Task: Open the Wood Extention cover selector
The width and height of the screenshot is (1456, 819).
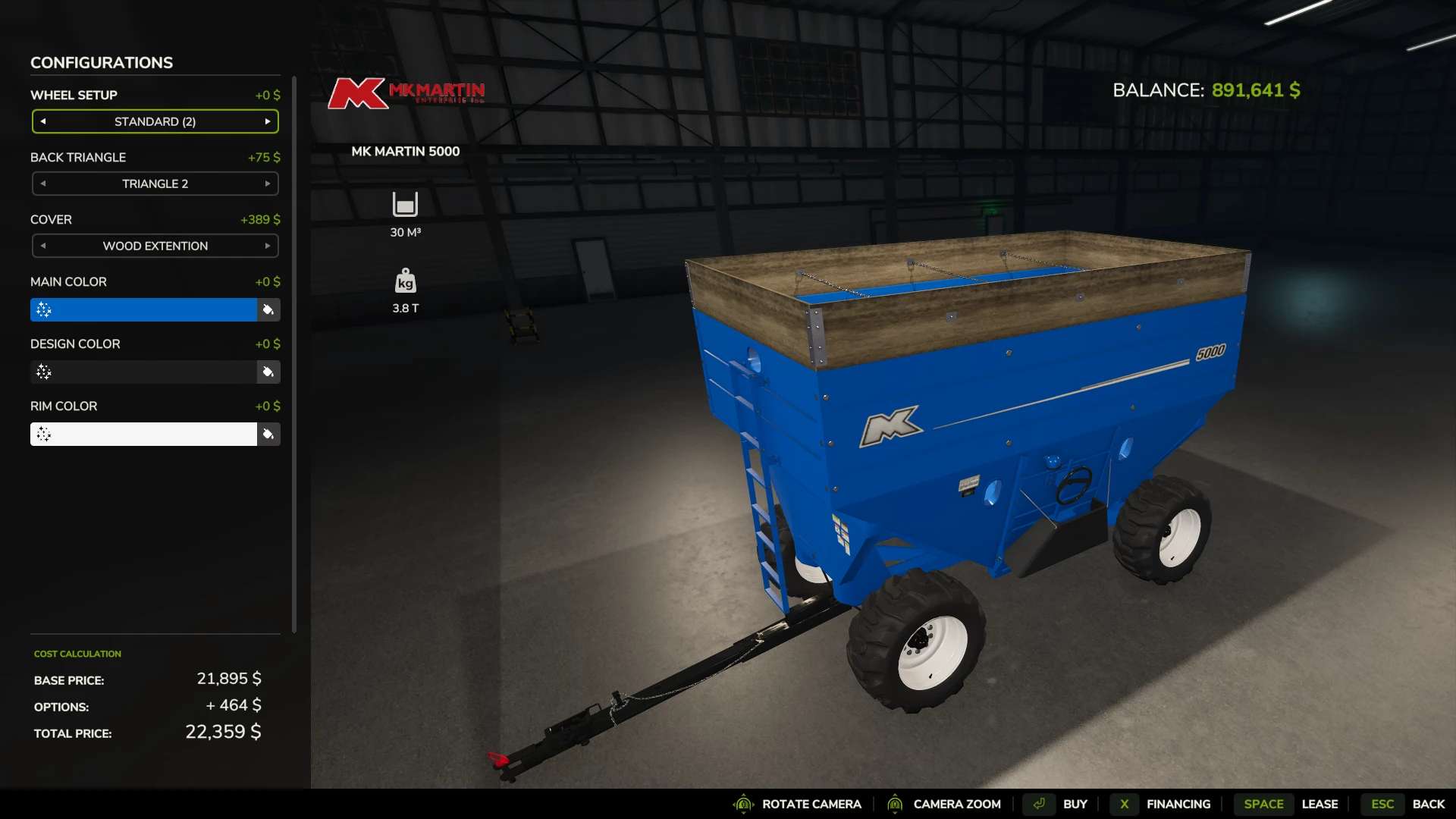Action: [x=154, y=246]
